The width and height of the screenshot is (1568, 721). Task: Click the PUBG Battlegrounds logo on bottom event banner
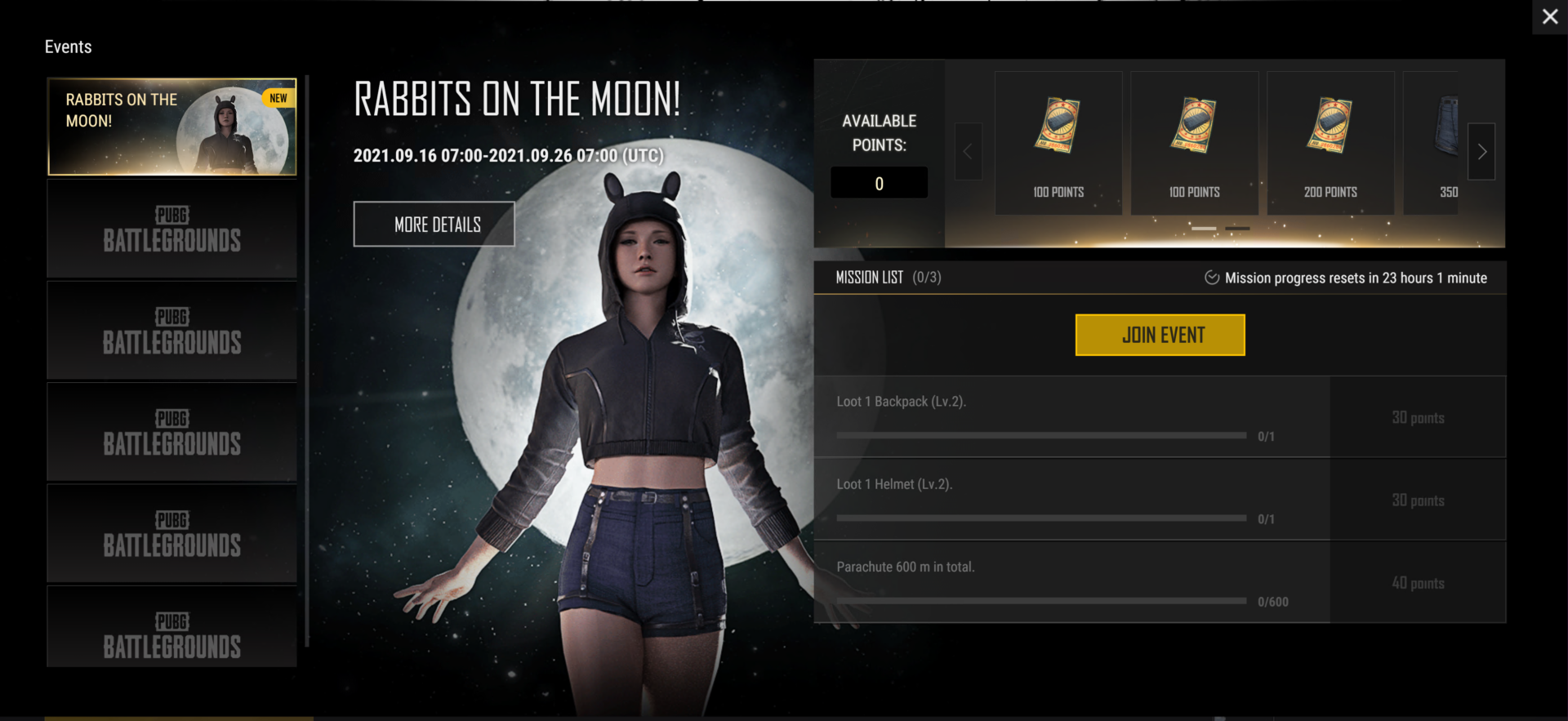point(171,636)
